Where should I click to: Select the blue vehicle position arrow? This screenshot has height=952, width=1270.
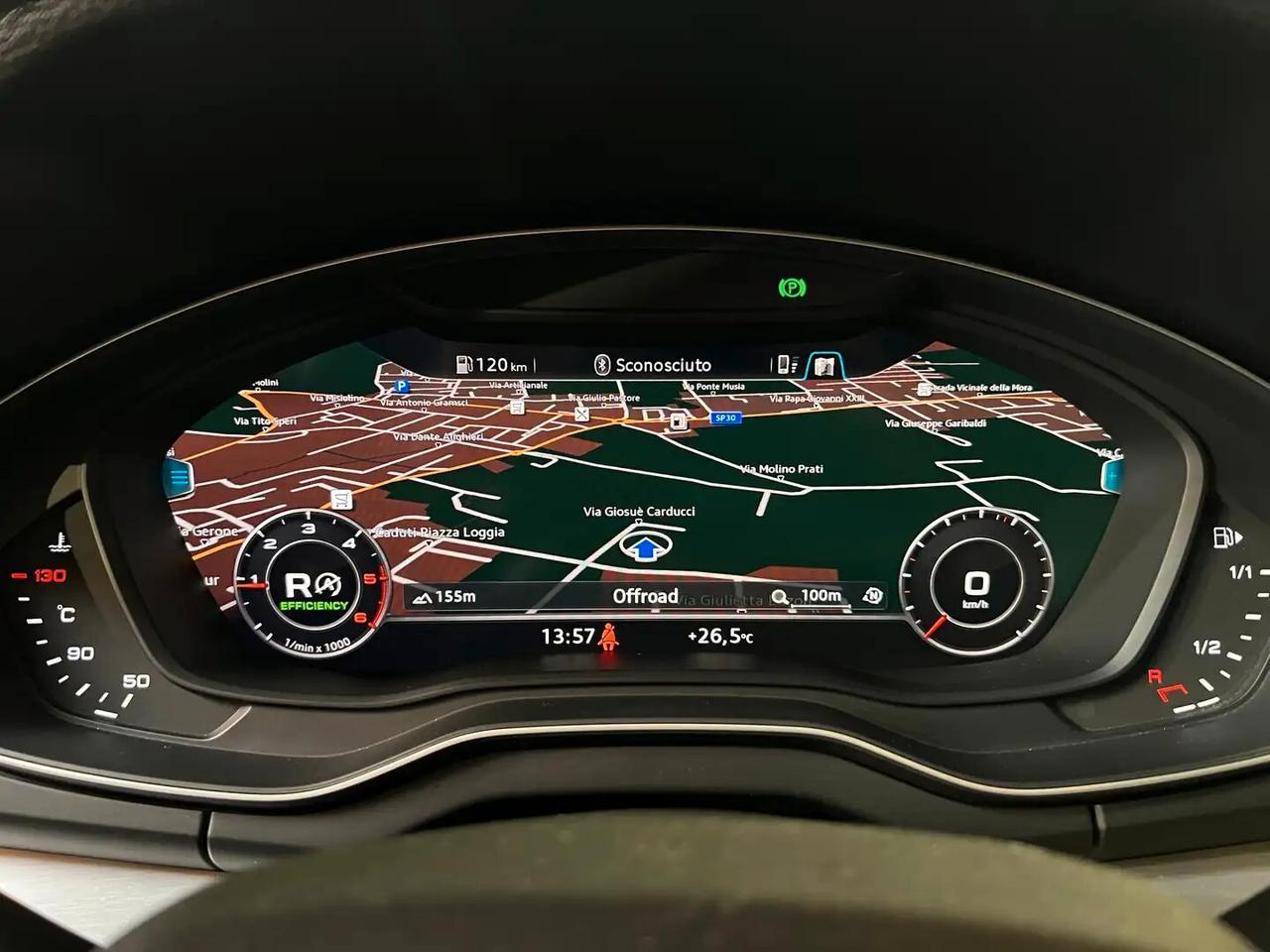(x=645, y=547)
